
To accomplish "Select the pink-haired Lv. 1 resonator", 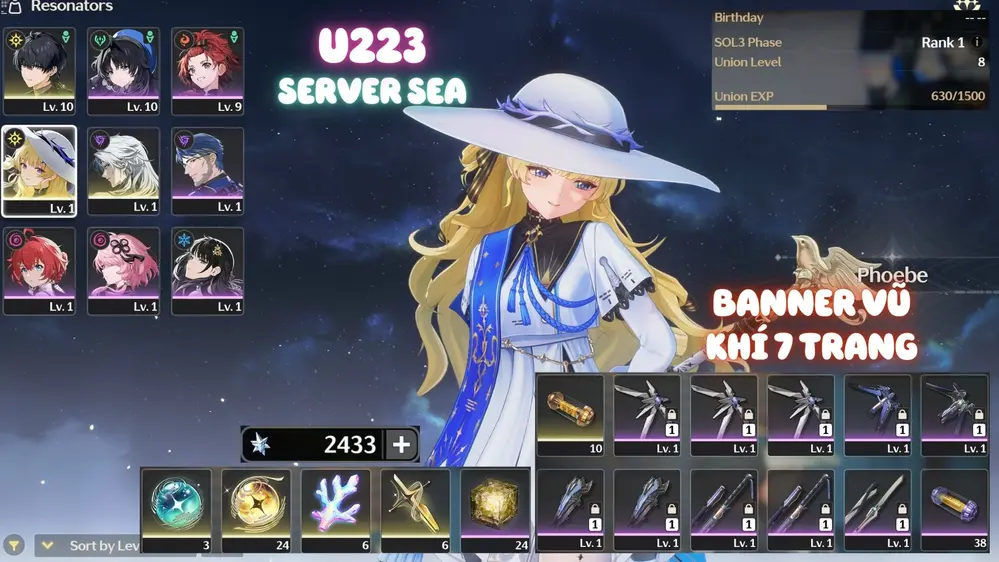I will [x=123, y=271].
